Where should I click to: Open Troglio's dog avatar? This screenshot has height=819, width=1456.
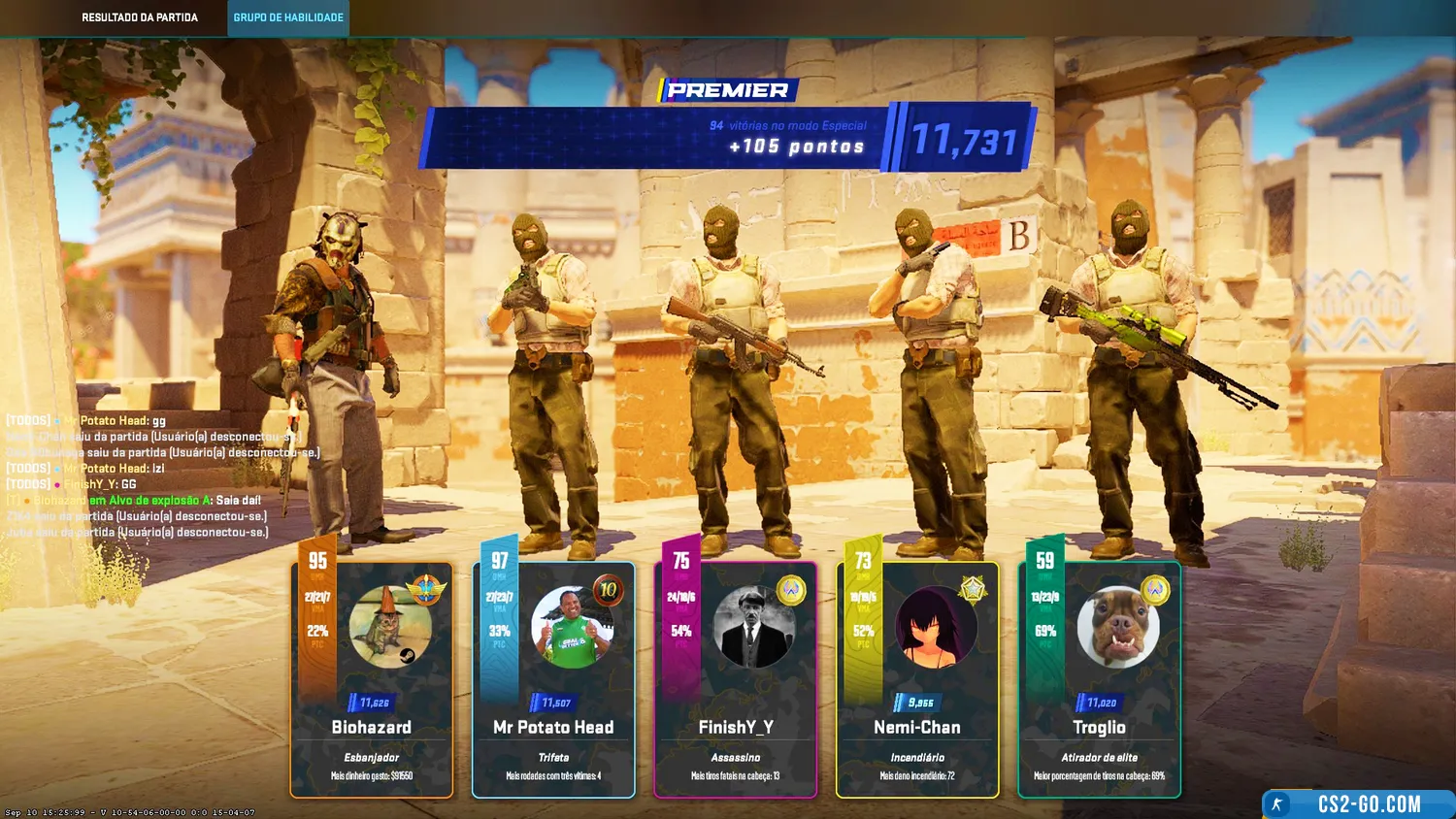point(1117,627)
